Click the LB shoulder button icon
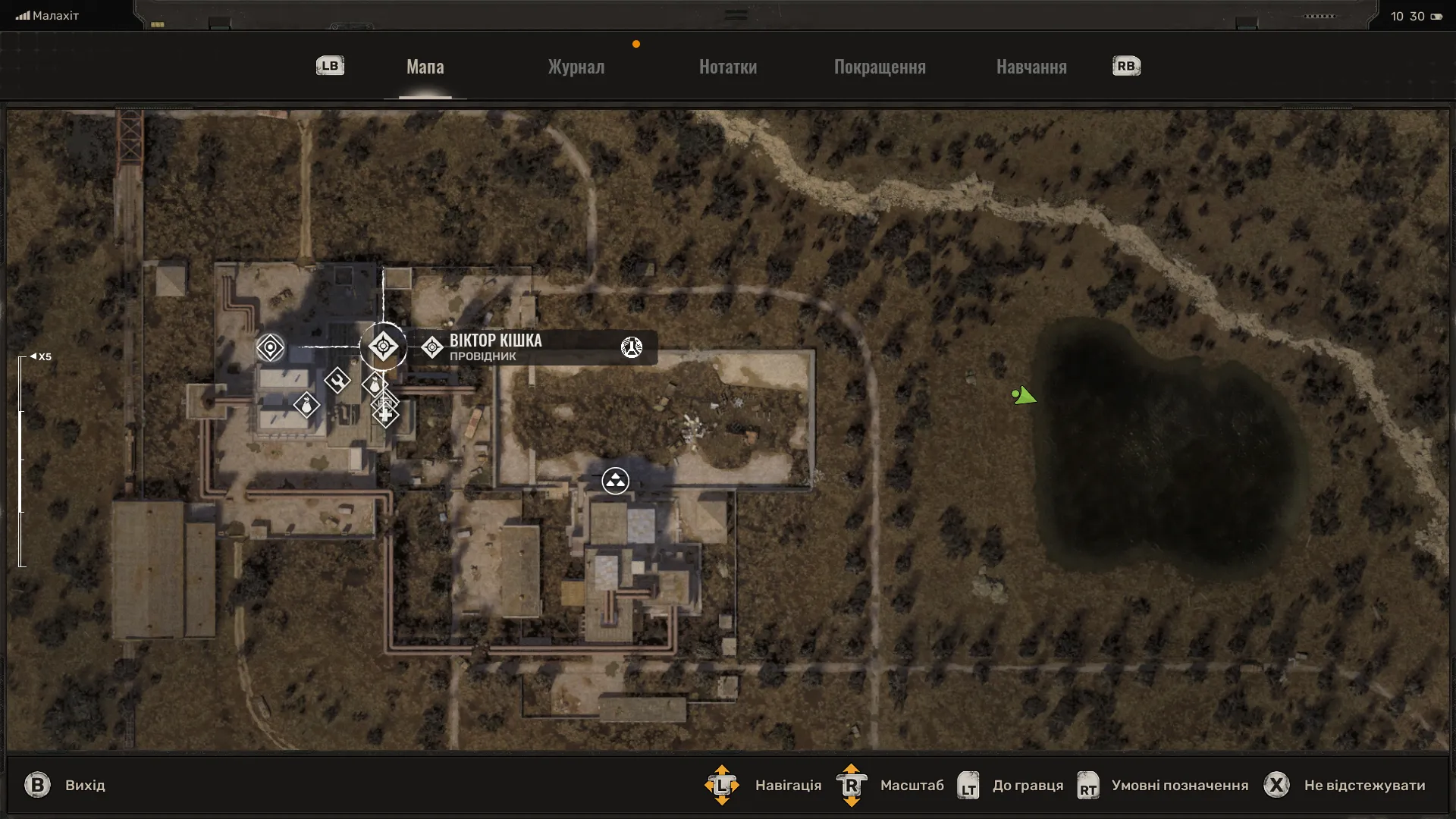 [329, 66]
